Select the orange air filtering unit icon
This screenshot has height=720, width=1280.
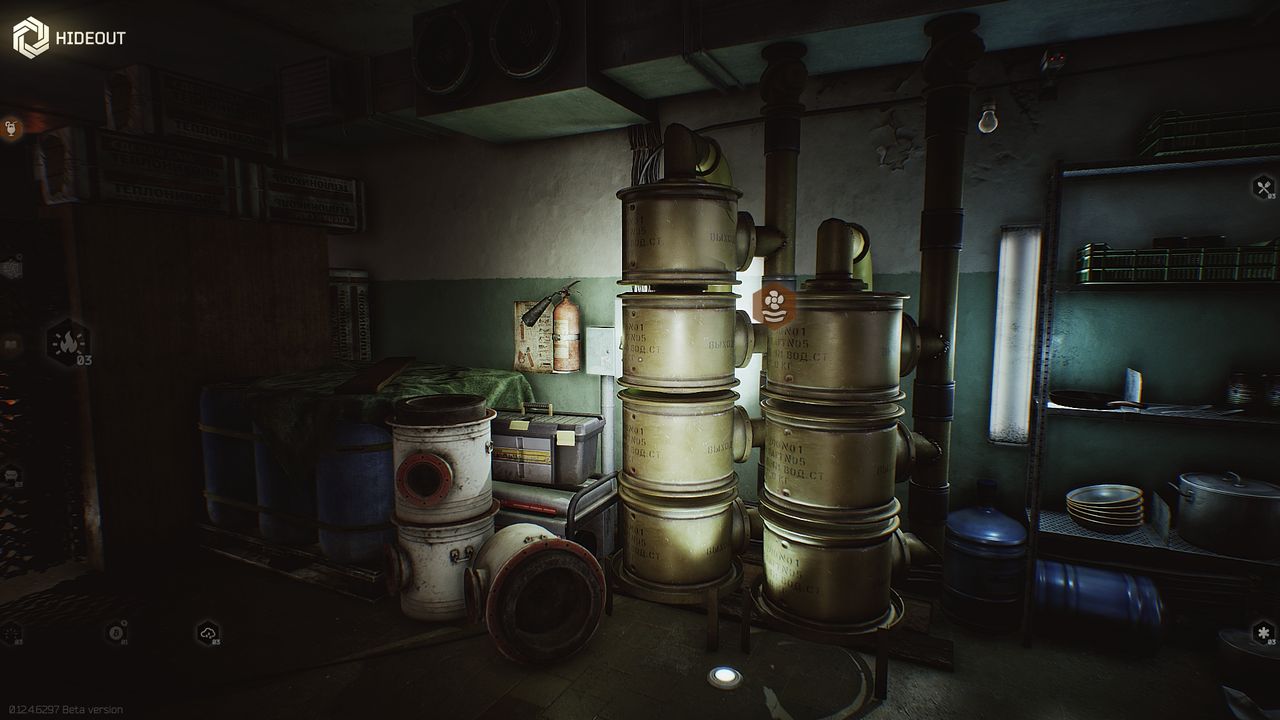771,303
